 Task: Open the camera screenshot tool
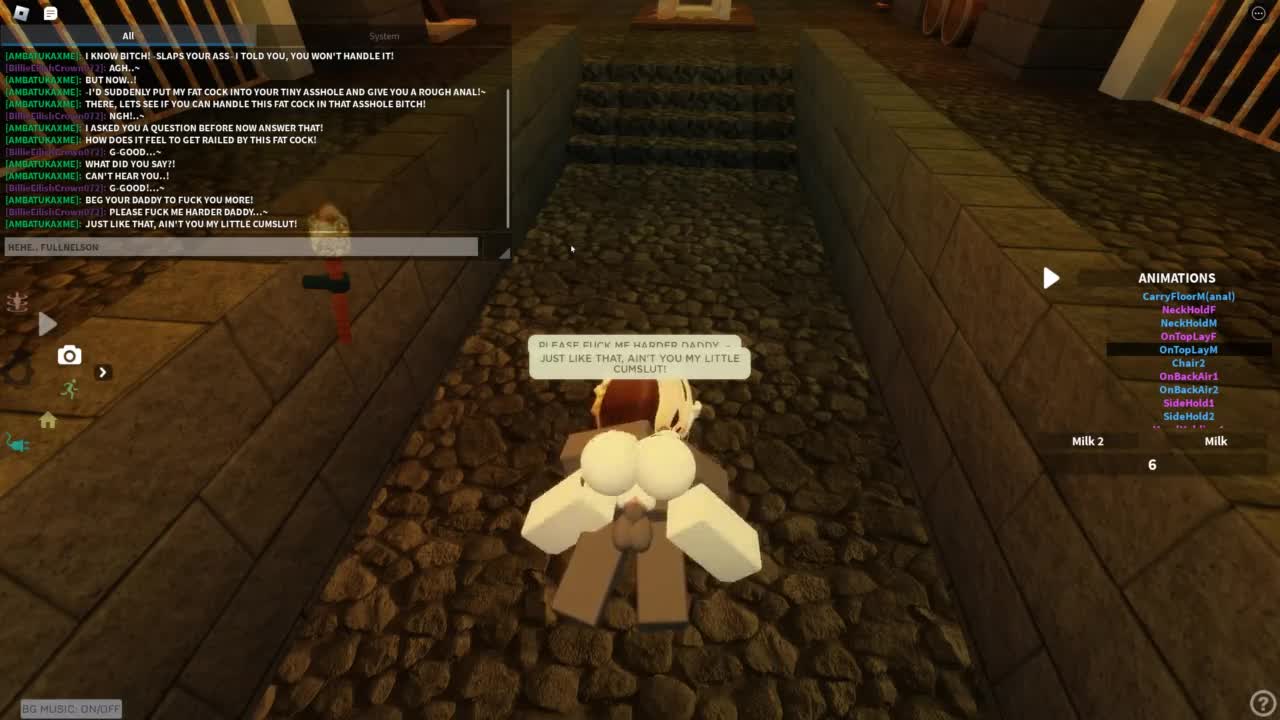pyautogui.click(x=69, y=355)
